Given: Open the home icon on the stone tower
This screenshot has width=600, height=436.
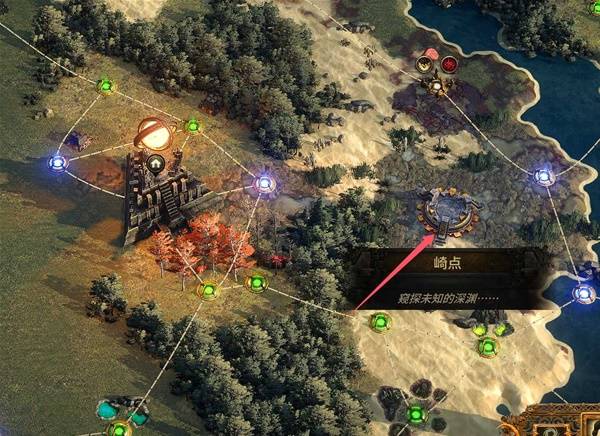Looking at the screenshot, I should point(155,163).
